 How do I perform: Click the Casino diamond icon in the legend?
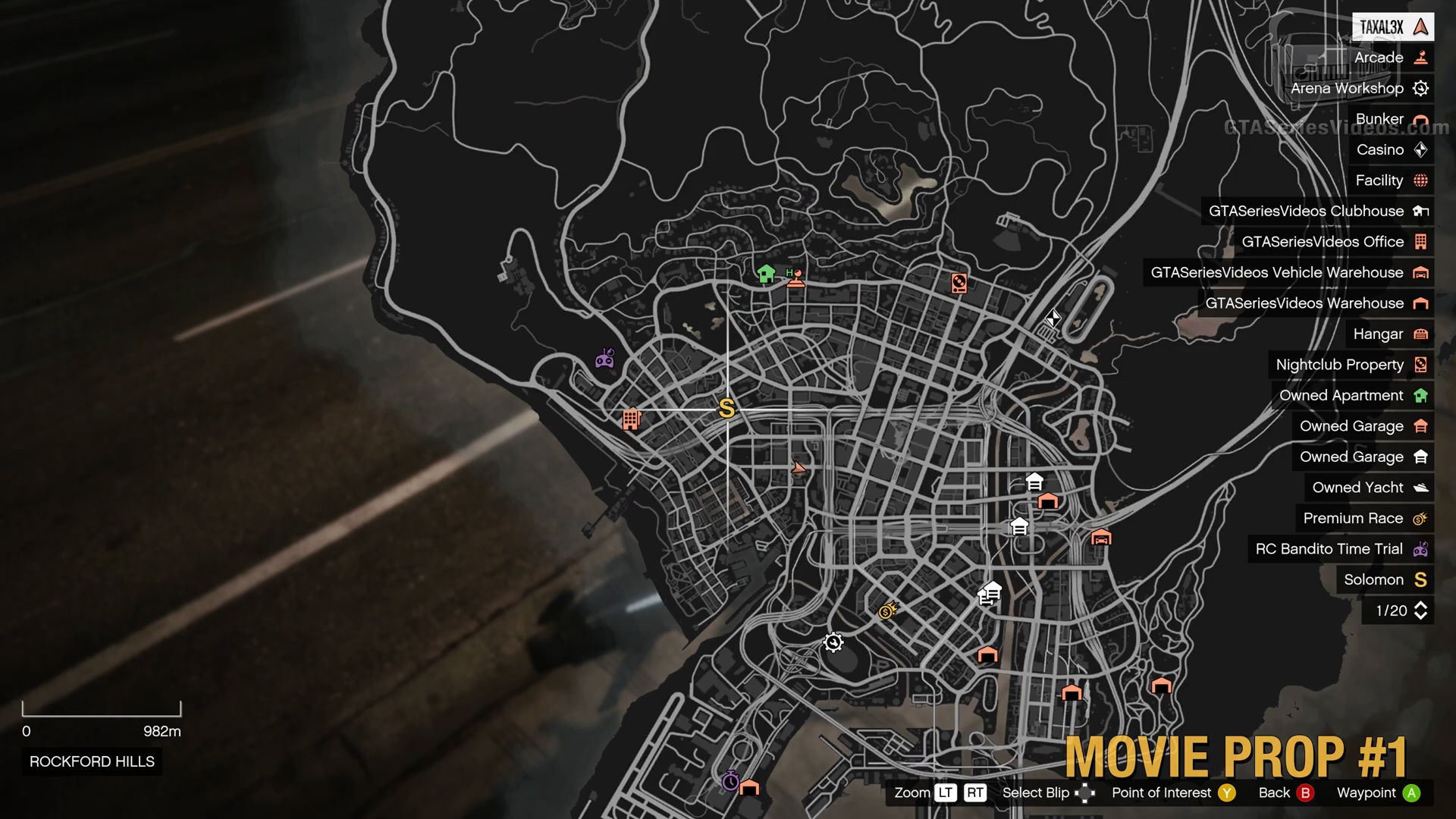click(x=1421, y=149)
